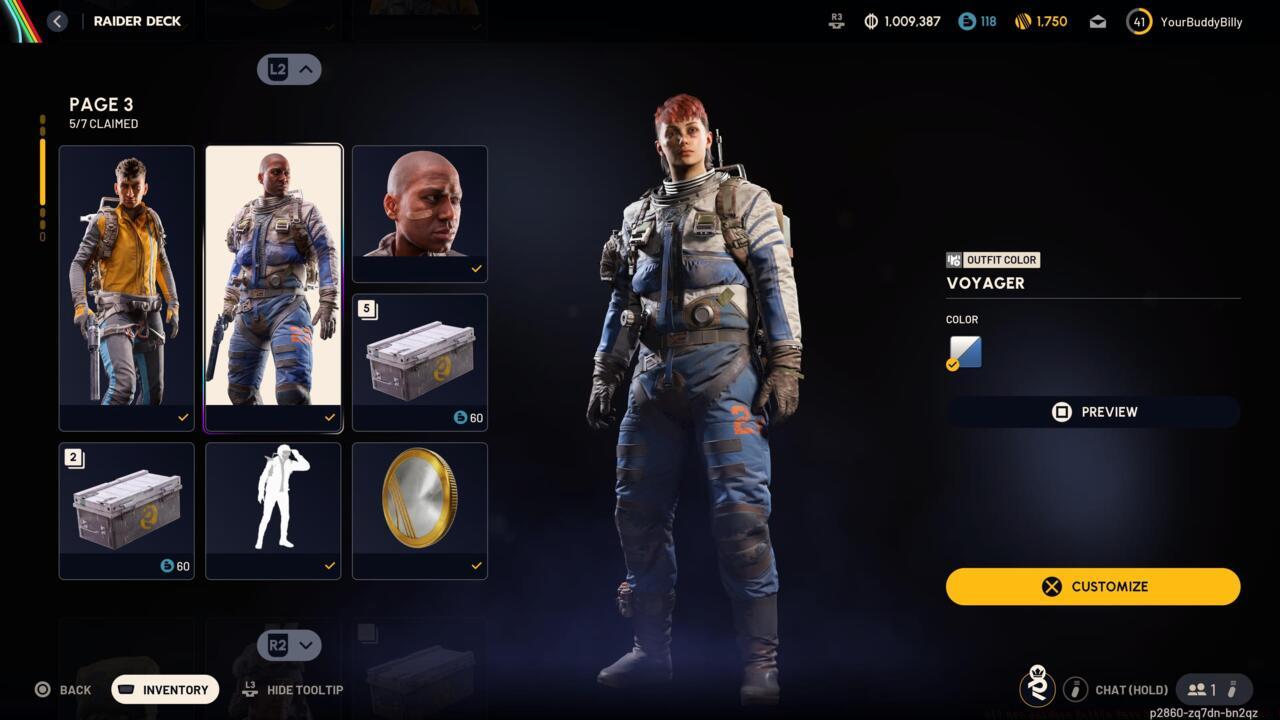Expand the next page via R2 chevron

click(x=289, y=645)
